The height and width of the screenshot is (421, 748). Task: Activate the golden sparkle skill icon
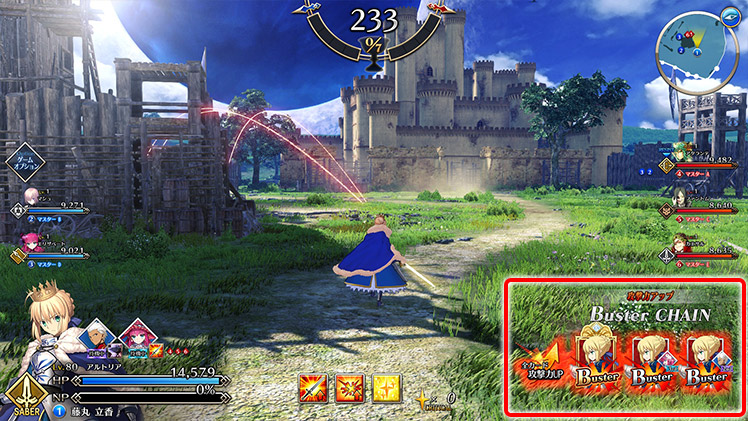coord(385,388)
